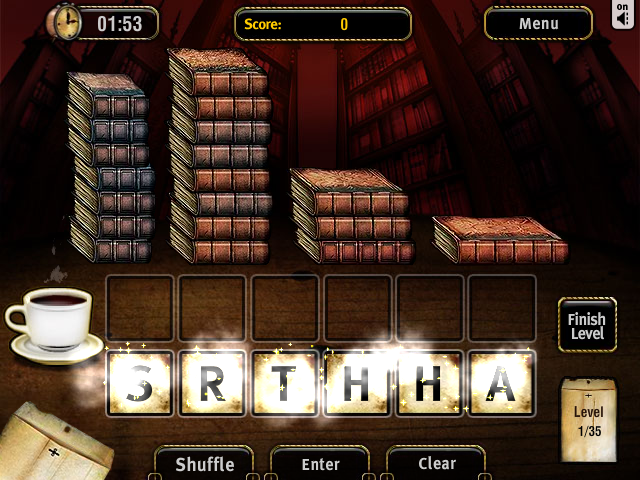Click the Finish Level button

pyautogui.click(x=587, y=325)
